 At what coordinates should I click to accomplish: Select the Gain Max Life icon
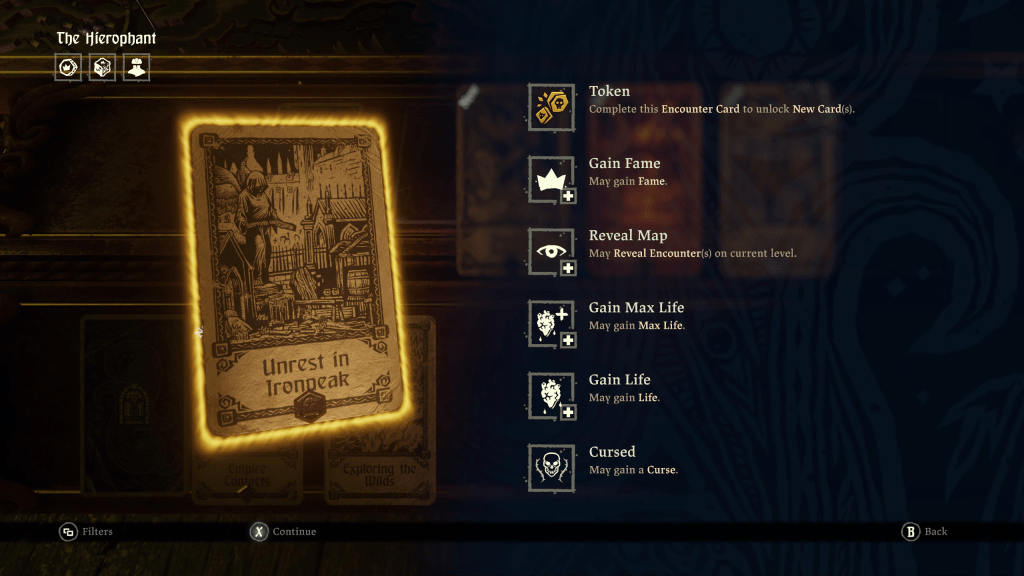point(551,323)
